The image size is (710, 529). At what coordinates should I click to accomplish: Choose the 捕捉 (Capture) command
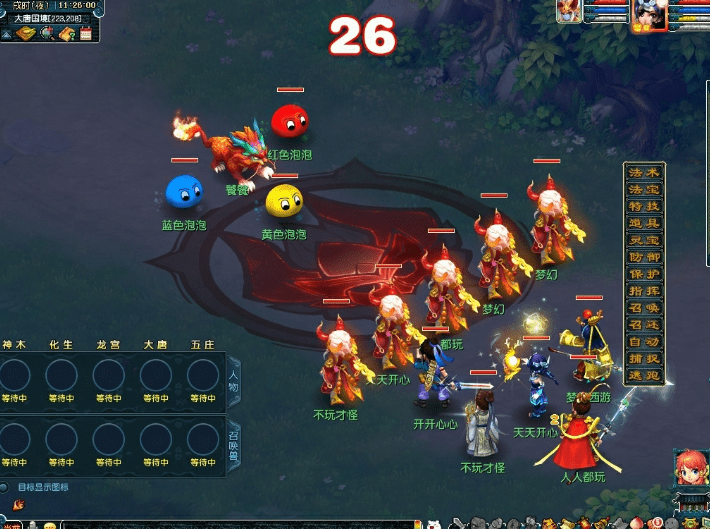click(x=644, y=358)
